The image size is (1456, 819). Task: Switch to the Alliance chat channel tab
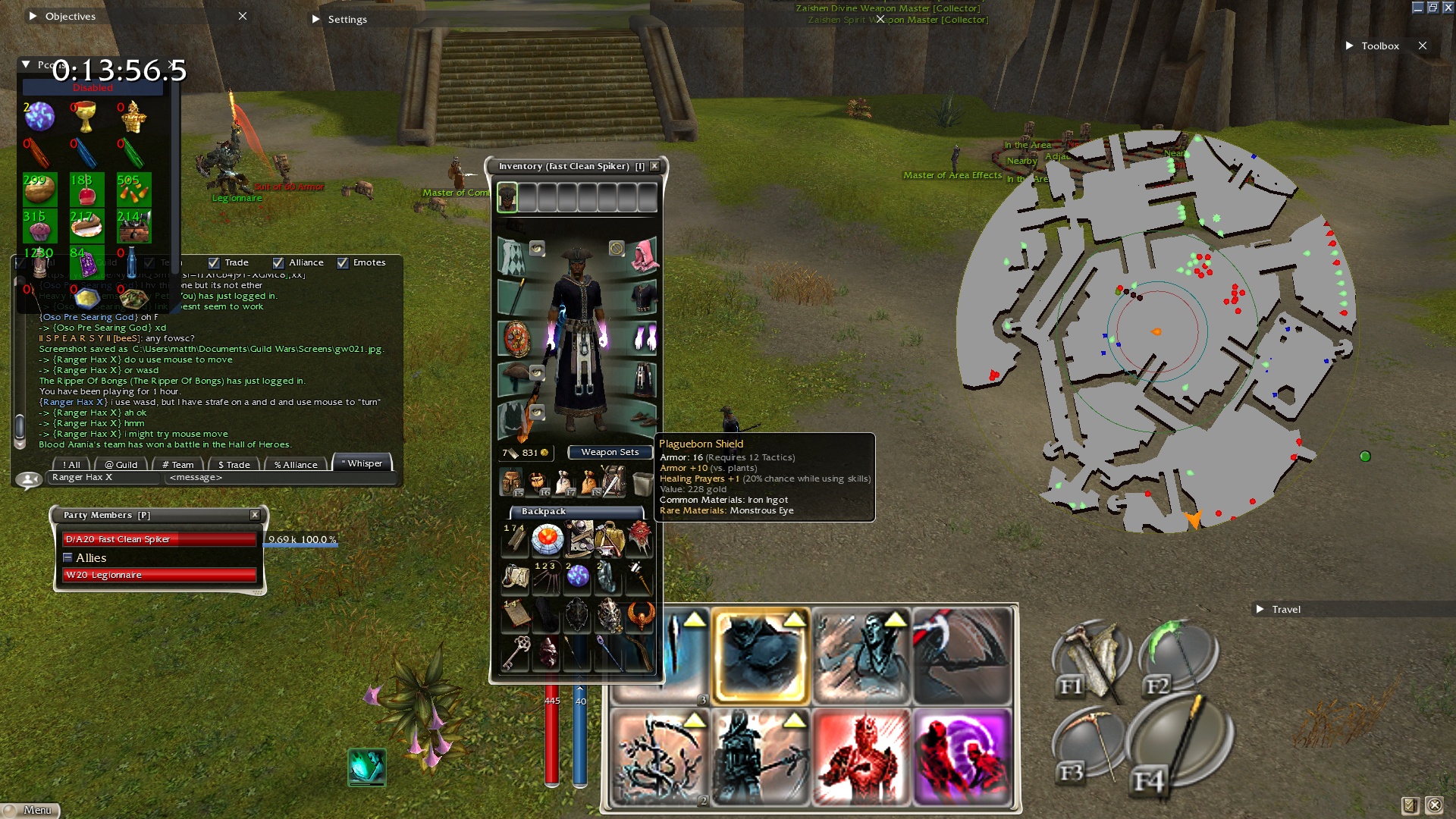296,465
